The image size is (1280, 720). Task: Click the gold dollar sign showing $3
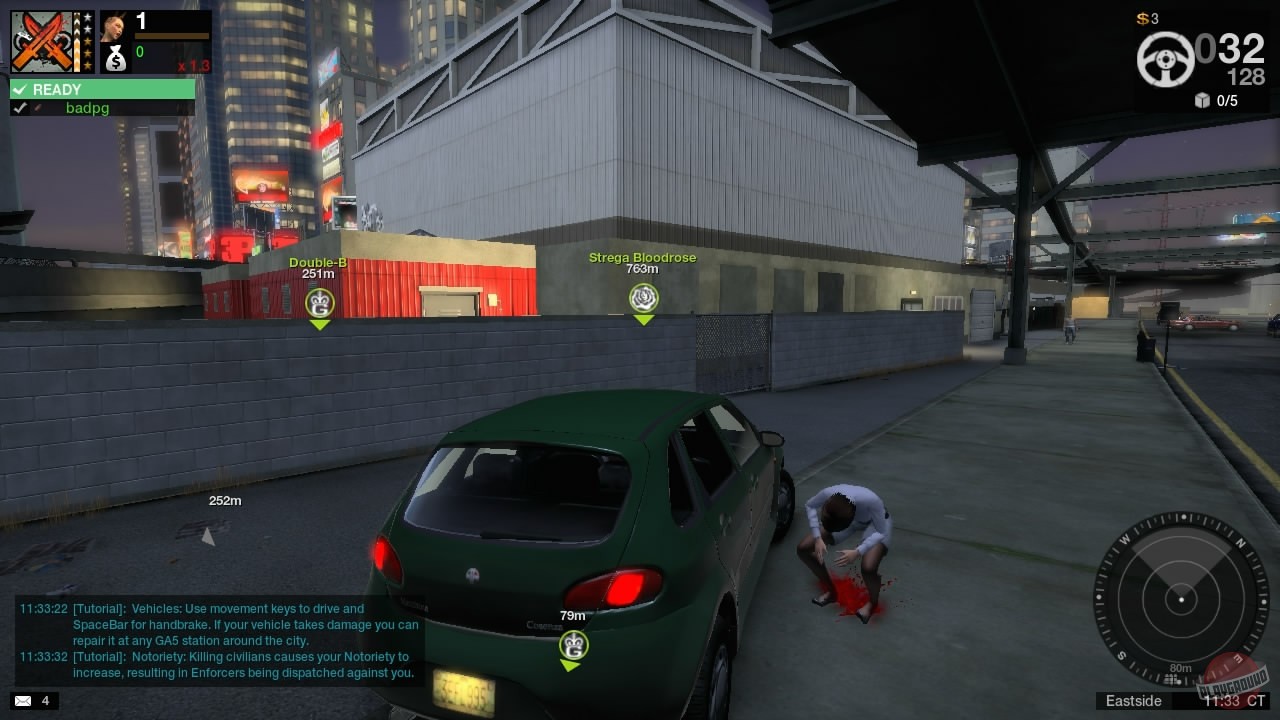click(x=1142, y=18)
